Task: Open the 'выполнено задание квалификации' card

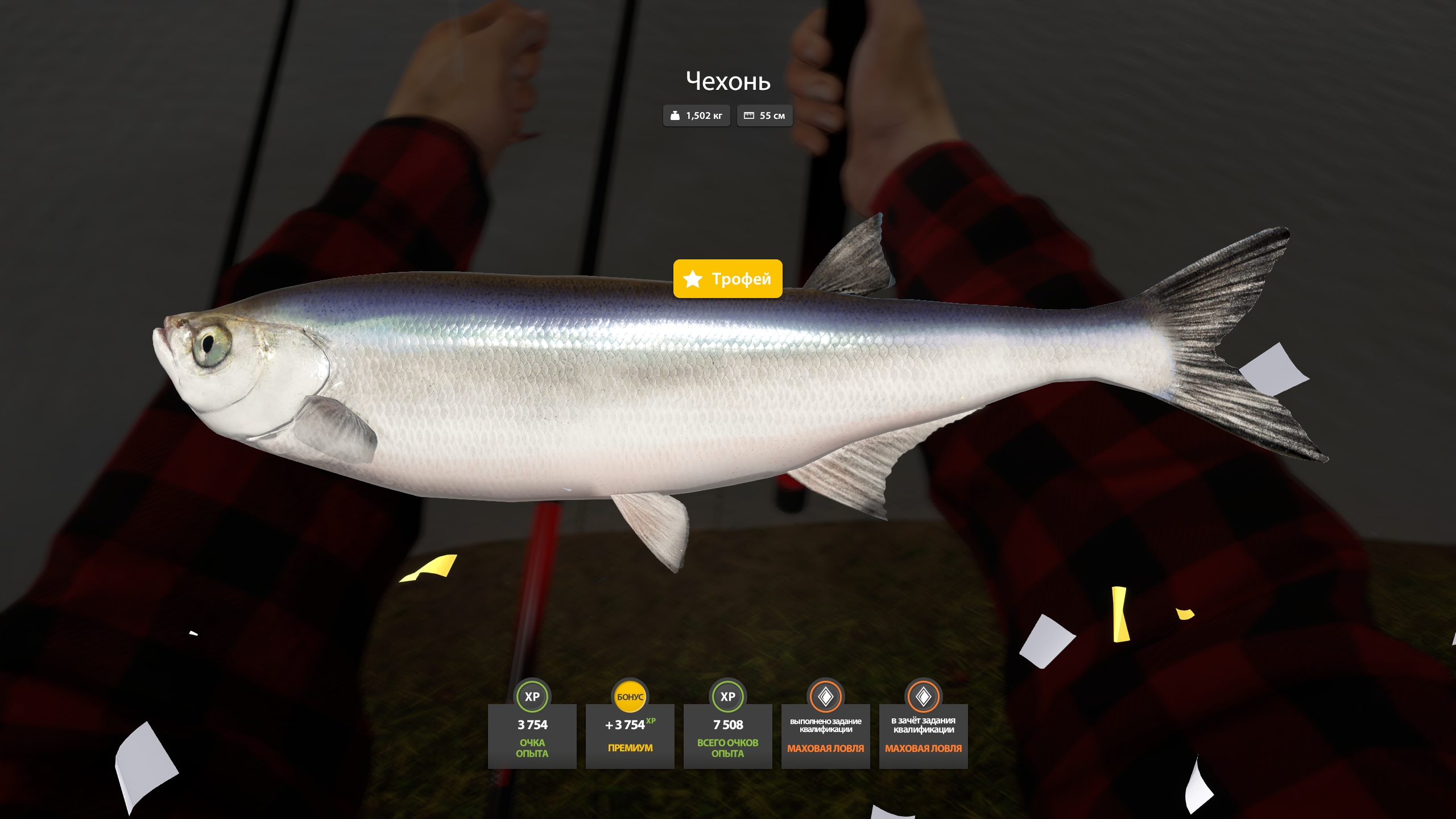Action: point(825,735)
